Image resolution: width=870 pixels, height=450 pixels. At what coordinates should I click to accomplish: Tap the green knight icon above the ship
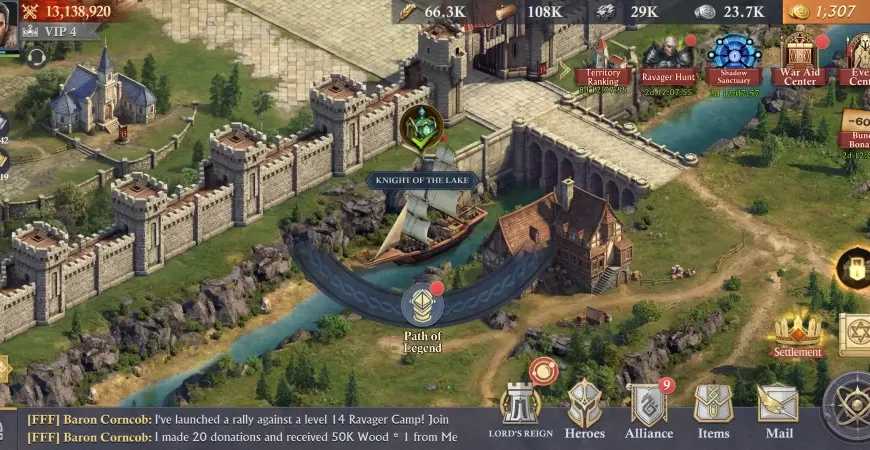(x=422, y=128)
